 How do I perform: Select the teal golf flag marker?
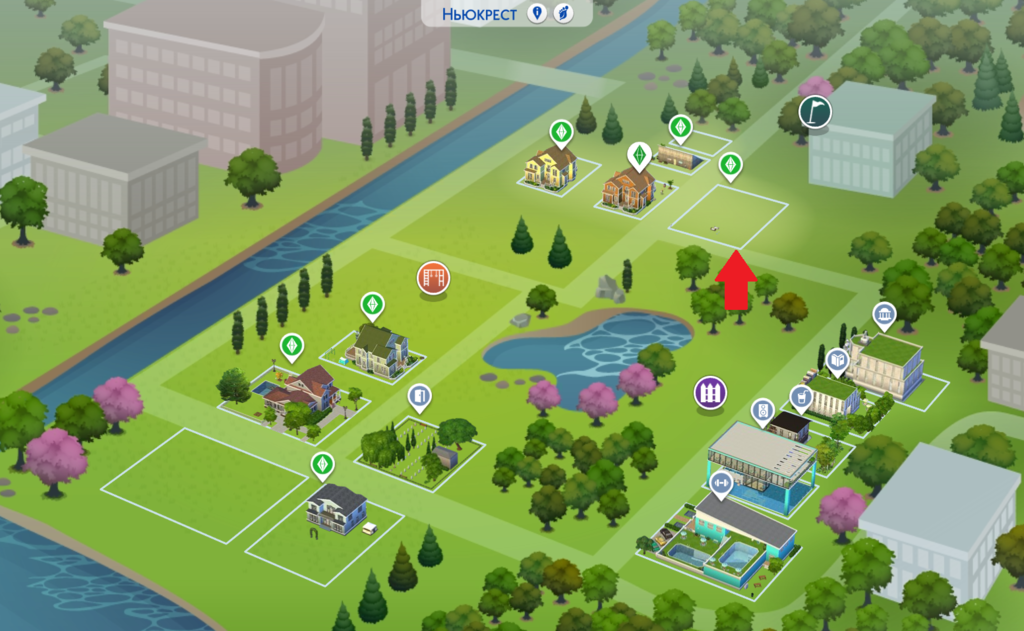816,111
